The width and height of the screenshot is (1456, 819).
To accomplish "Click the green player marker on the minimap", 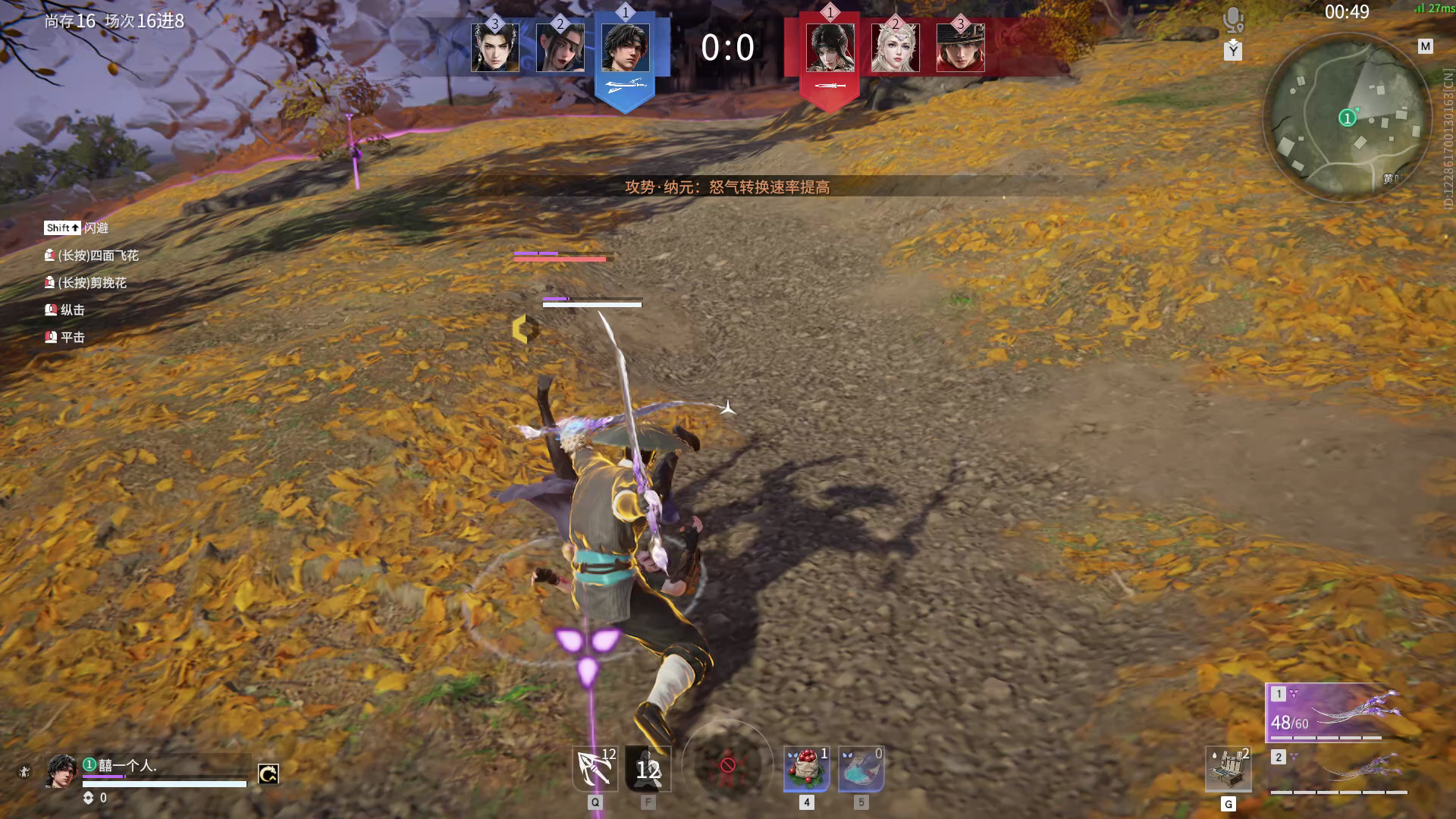I will click(x=1348, y=118).
